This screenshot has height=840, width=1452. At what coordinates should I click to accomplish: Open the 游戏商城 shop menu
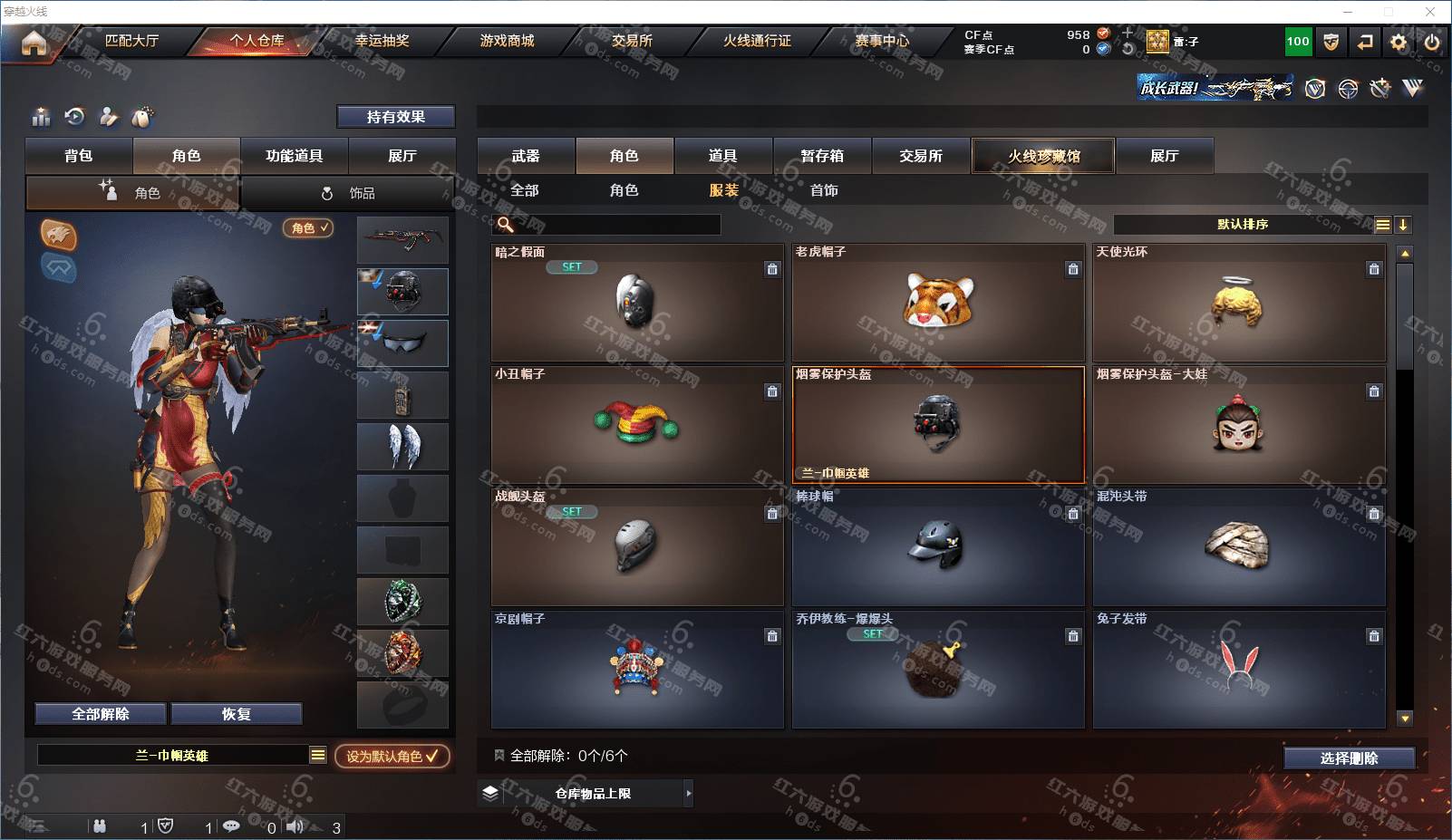click(507, 41)
